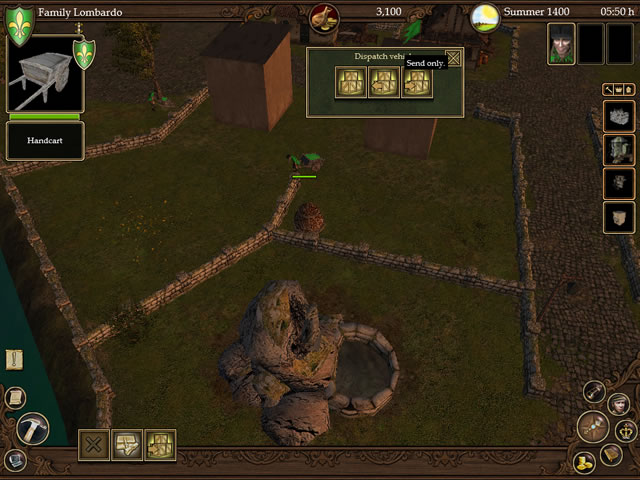Select the first building thumbnail in side list

(x=619, y=119)
